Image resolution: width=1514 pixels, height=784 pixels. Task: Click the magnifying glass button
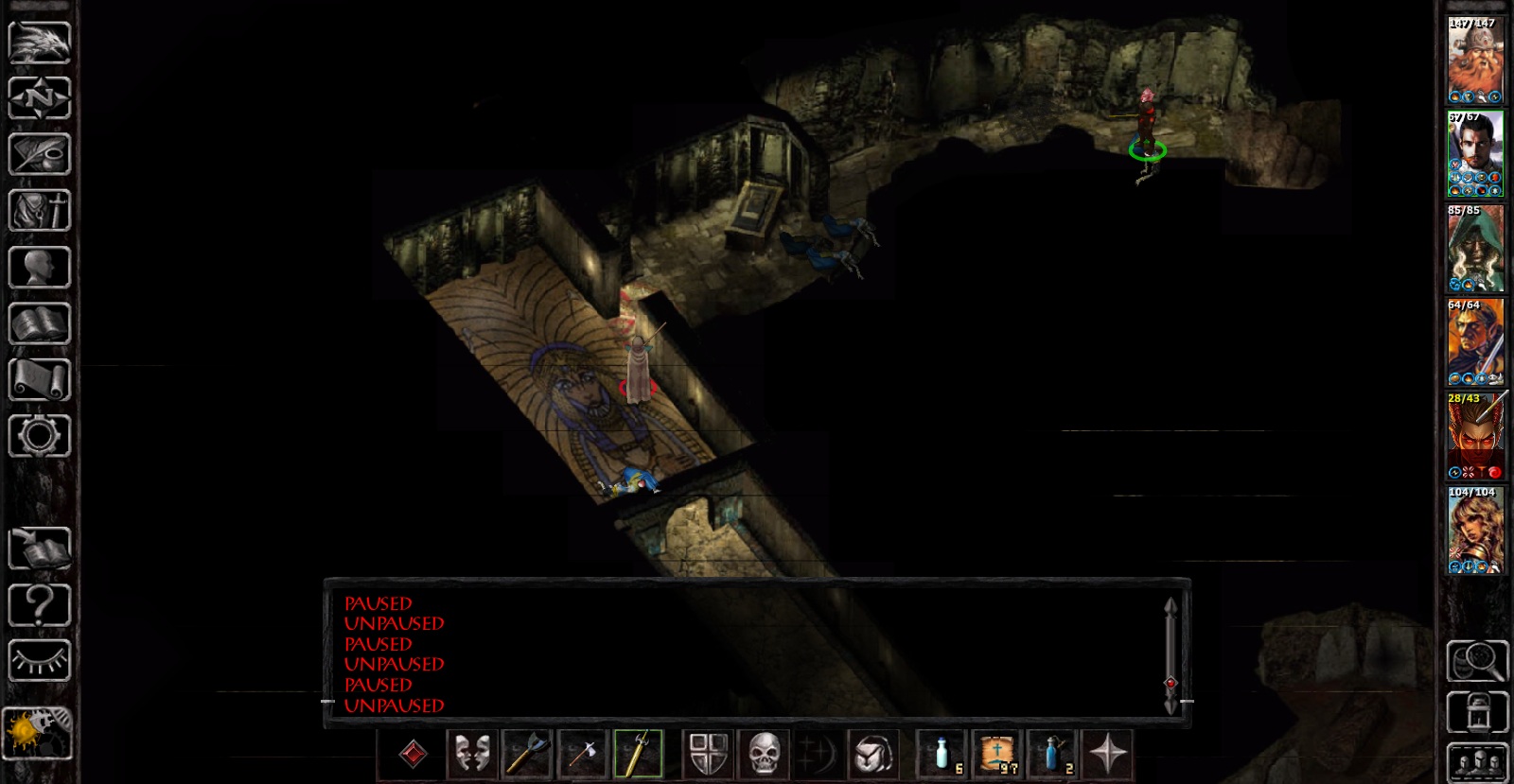point(1477,661)
